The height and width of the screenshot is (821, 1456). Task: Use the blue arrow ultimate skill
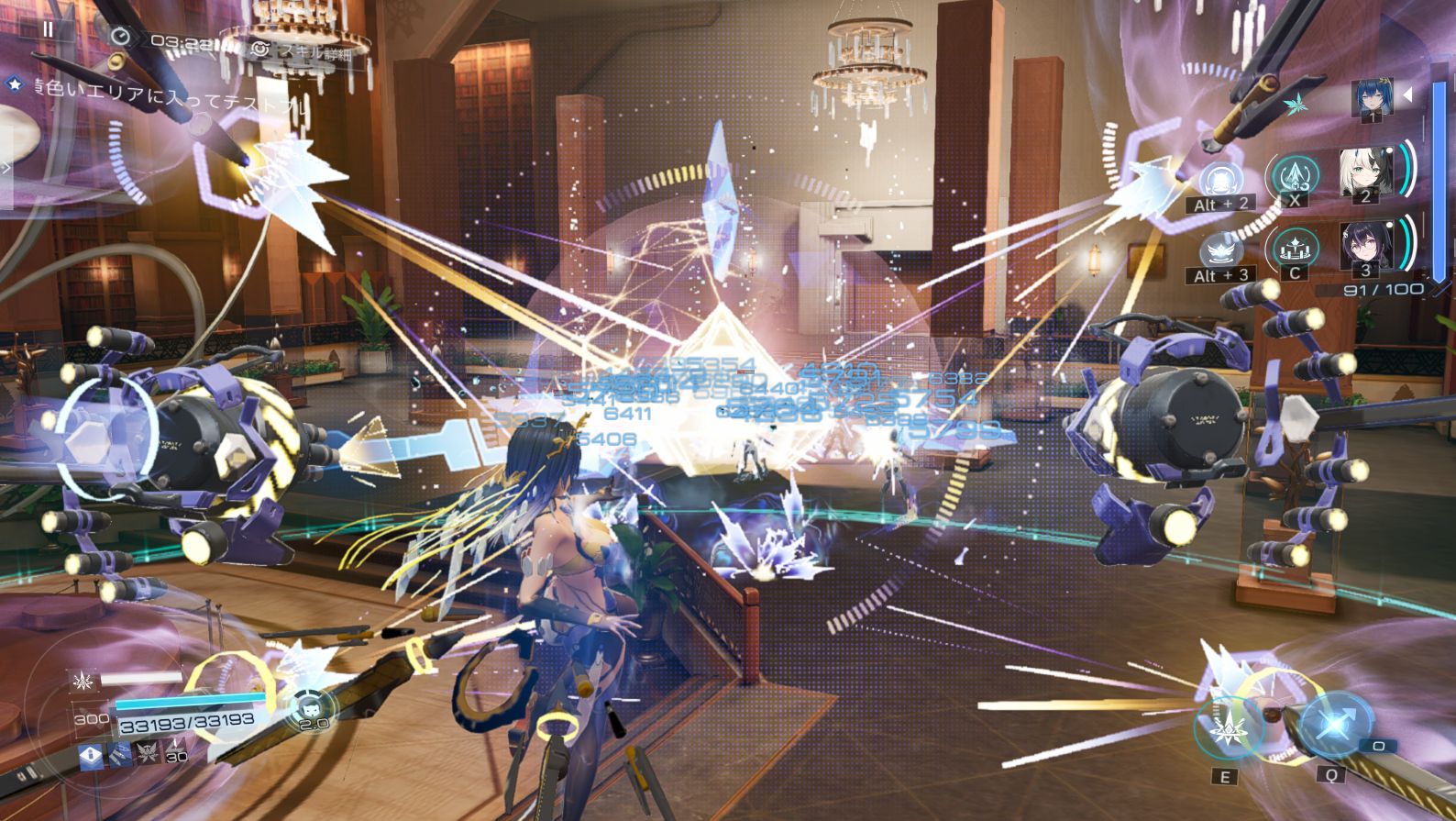click(x=1334, y=724)
